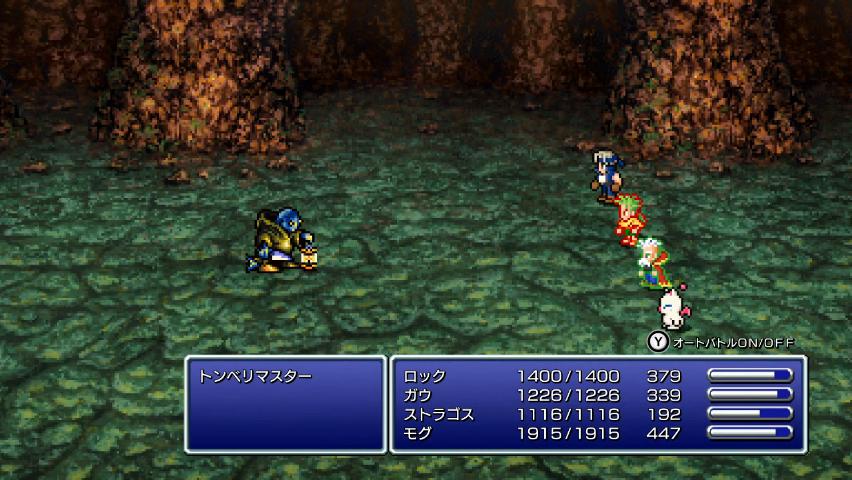The height and width of the screenshot is (480, 852).
Task: Pick ストラゴス from the party list
Action: (x=439, y=414)
